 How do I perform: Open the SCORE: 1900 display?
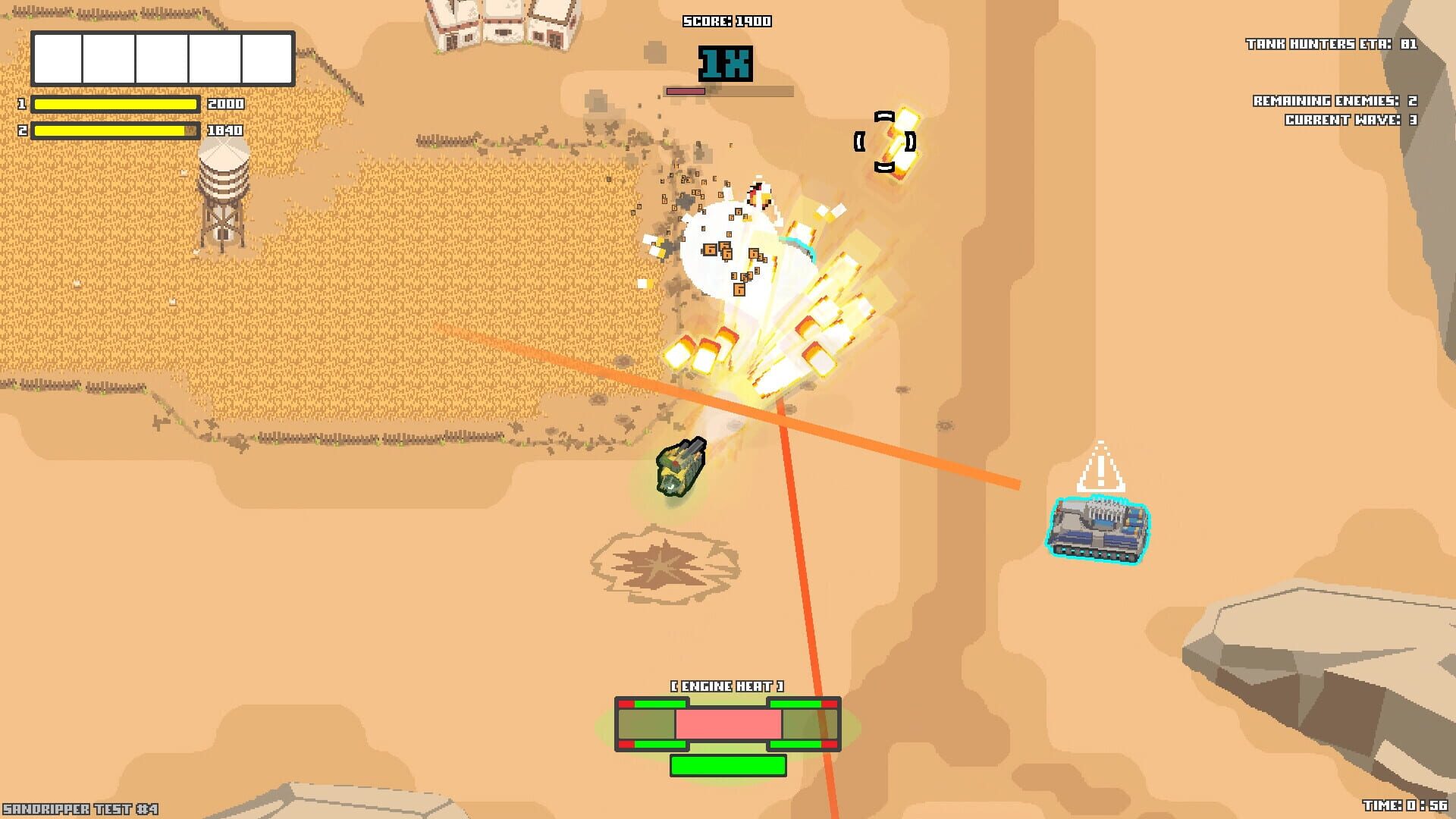[725, 21]
